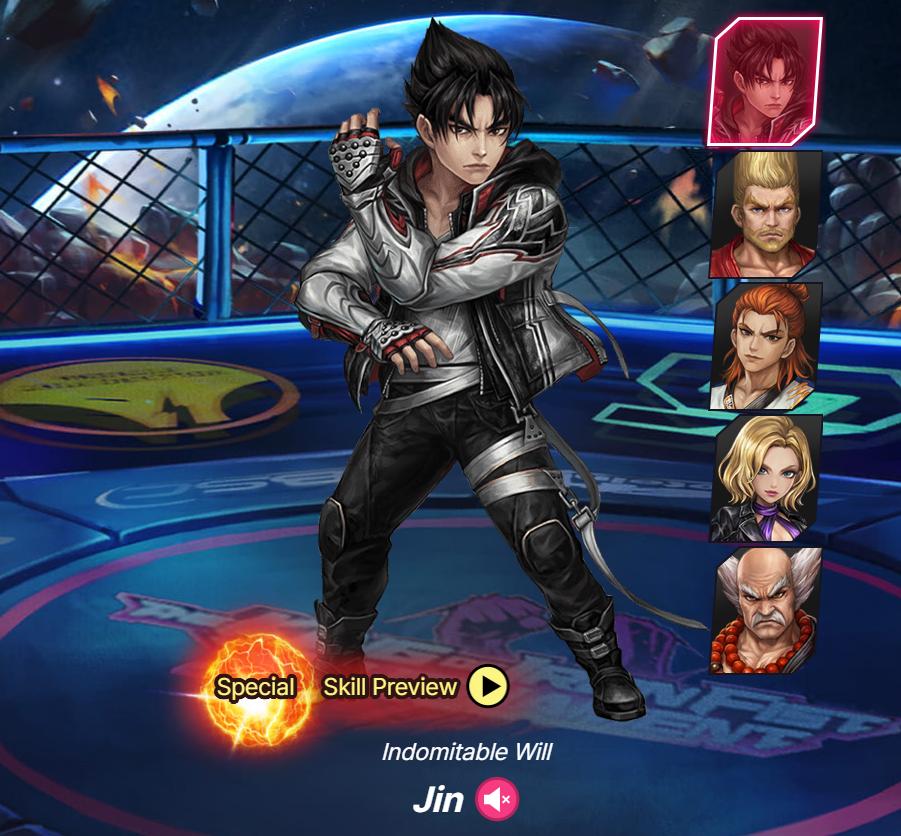Play the Skill Preview video
The image size is (901, 836).
click(489, 687)
